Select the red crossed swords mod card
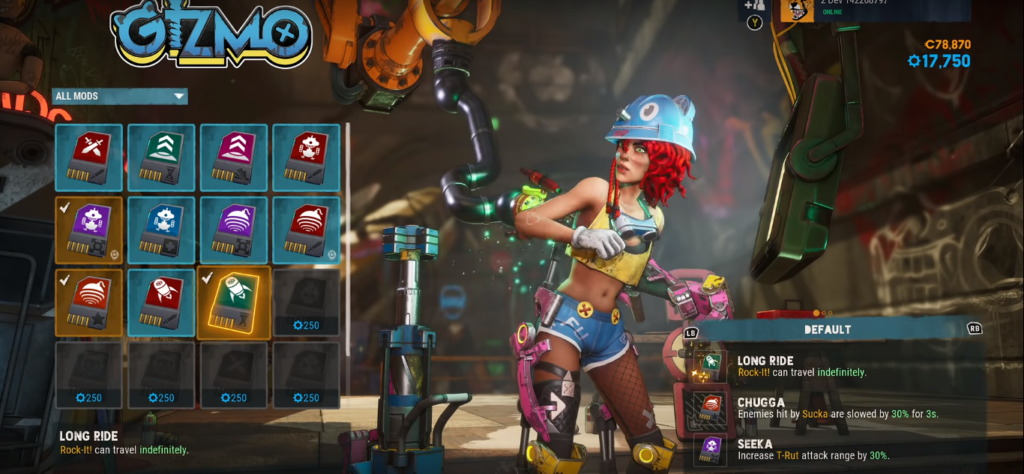Viewport: 1024px width, 474px height. point(89,157)
